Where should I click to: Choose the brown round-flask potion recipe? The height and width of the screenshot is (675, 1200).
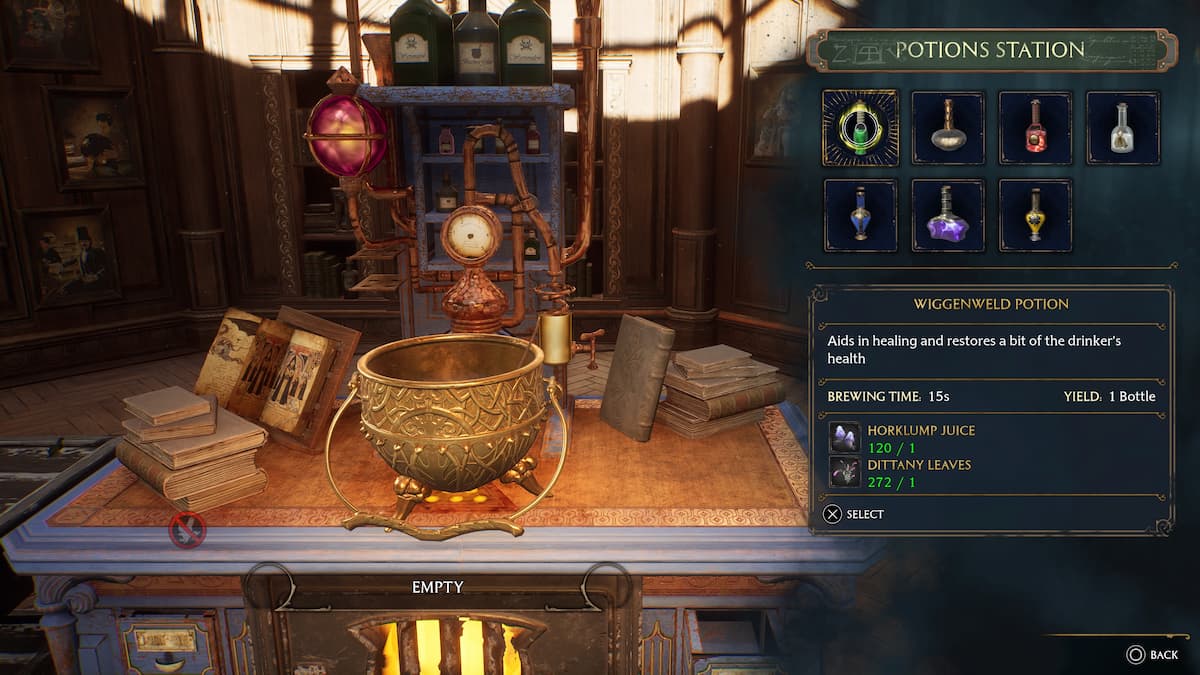(948, 128)
